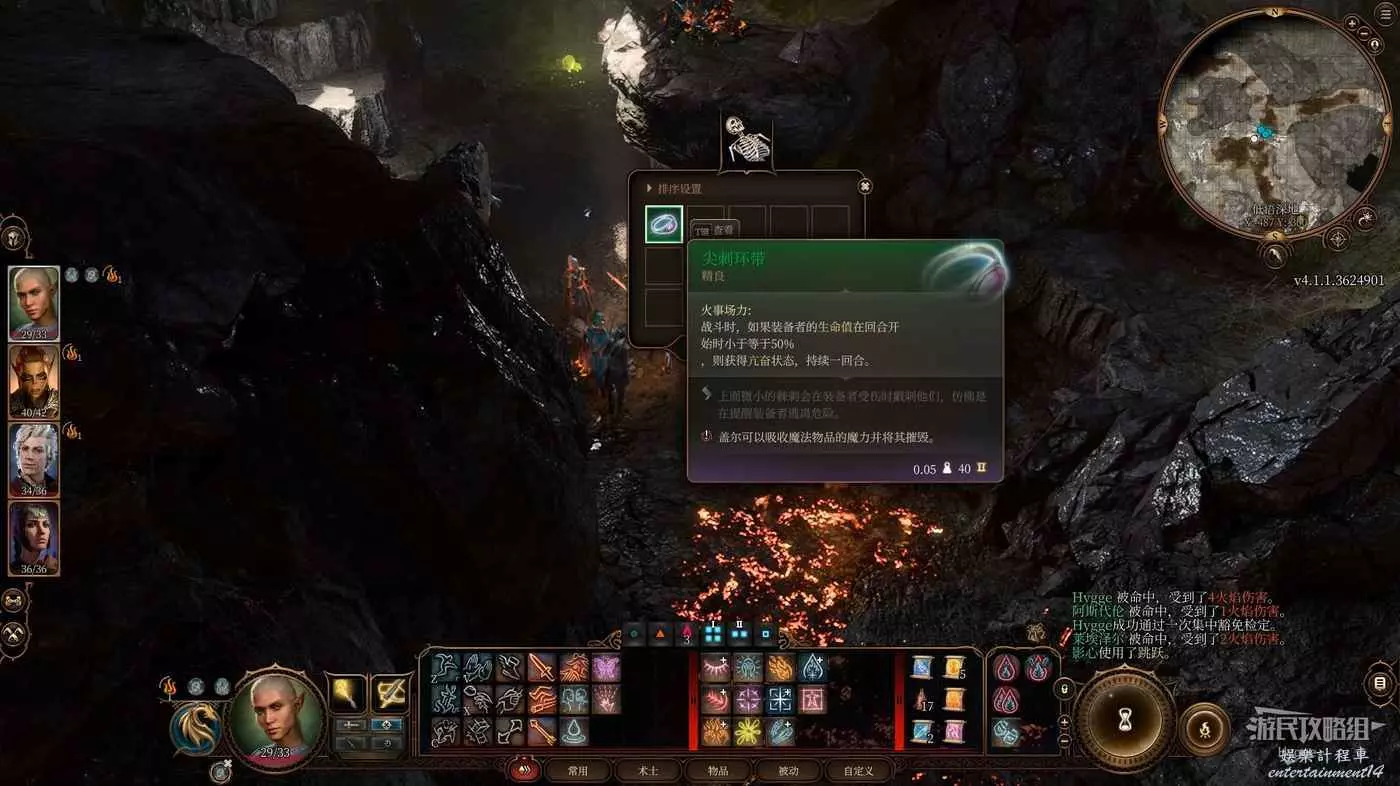Select the white-haired companion portrait

tap(34, 459)
